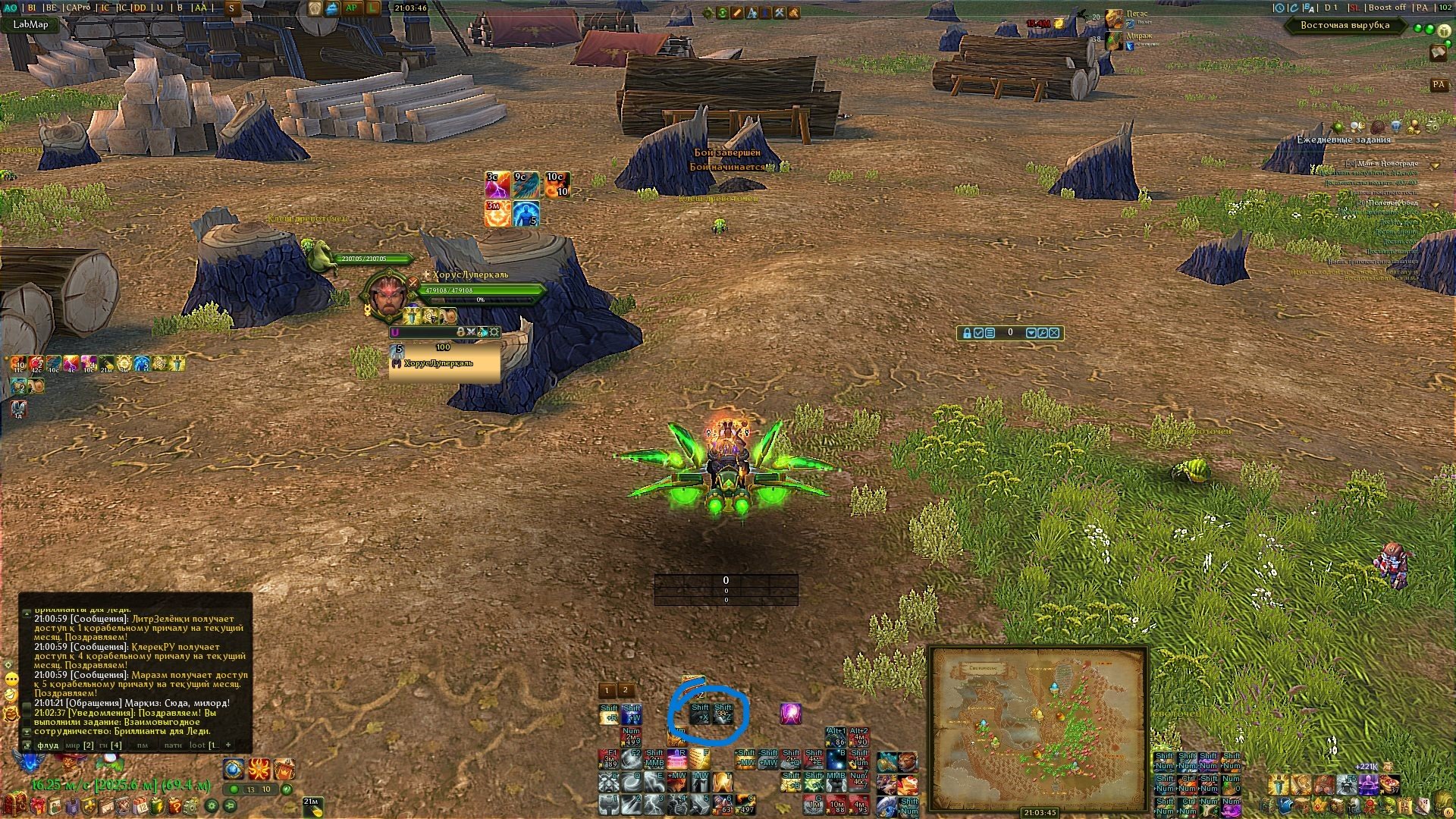Viewport: 1456px width, 819px height.
Task: Click the green AP button
Action: click(351, 8)
